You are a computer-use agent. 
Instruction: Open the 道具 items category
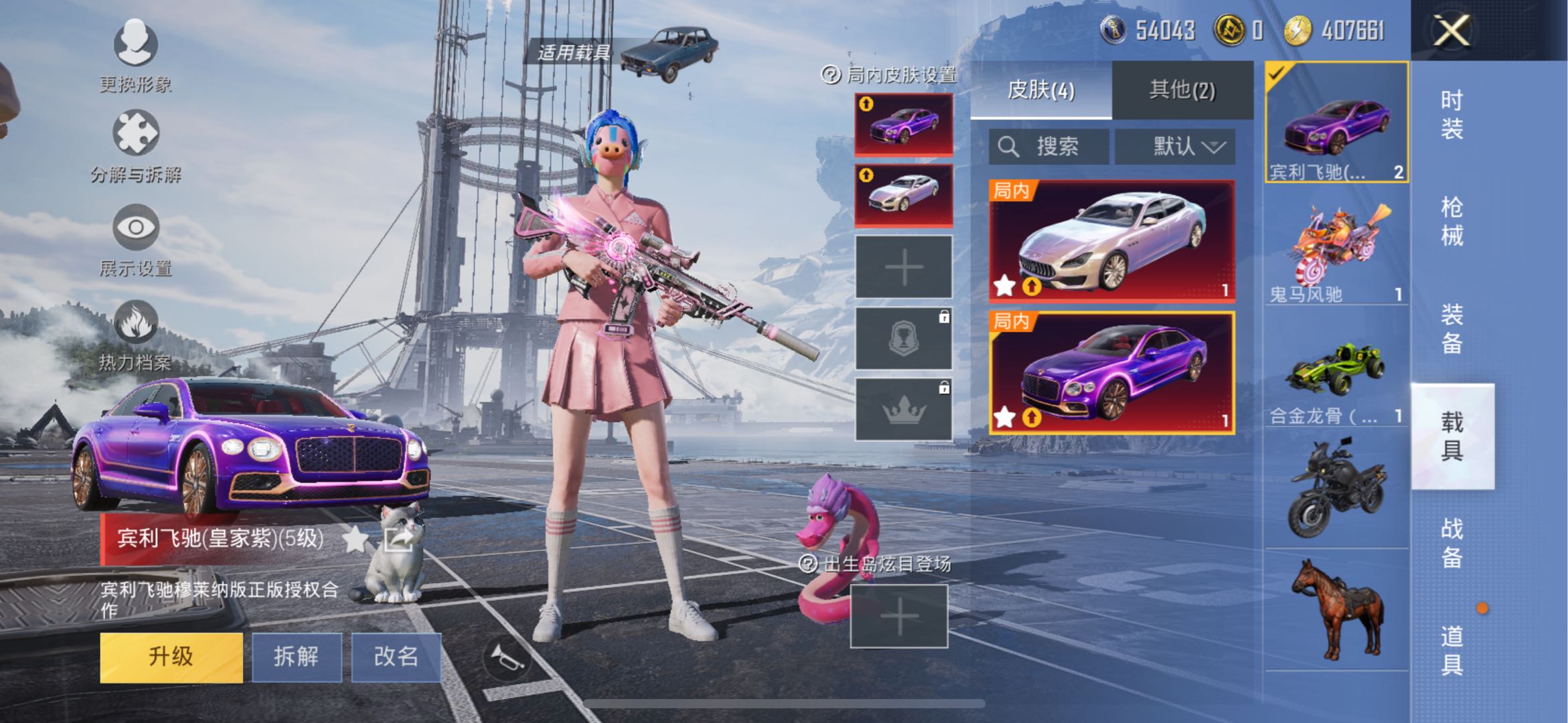[1452, 650]
